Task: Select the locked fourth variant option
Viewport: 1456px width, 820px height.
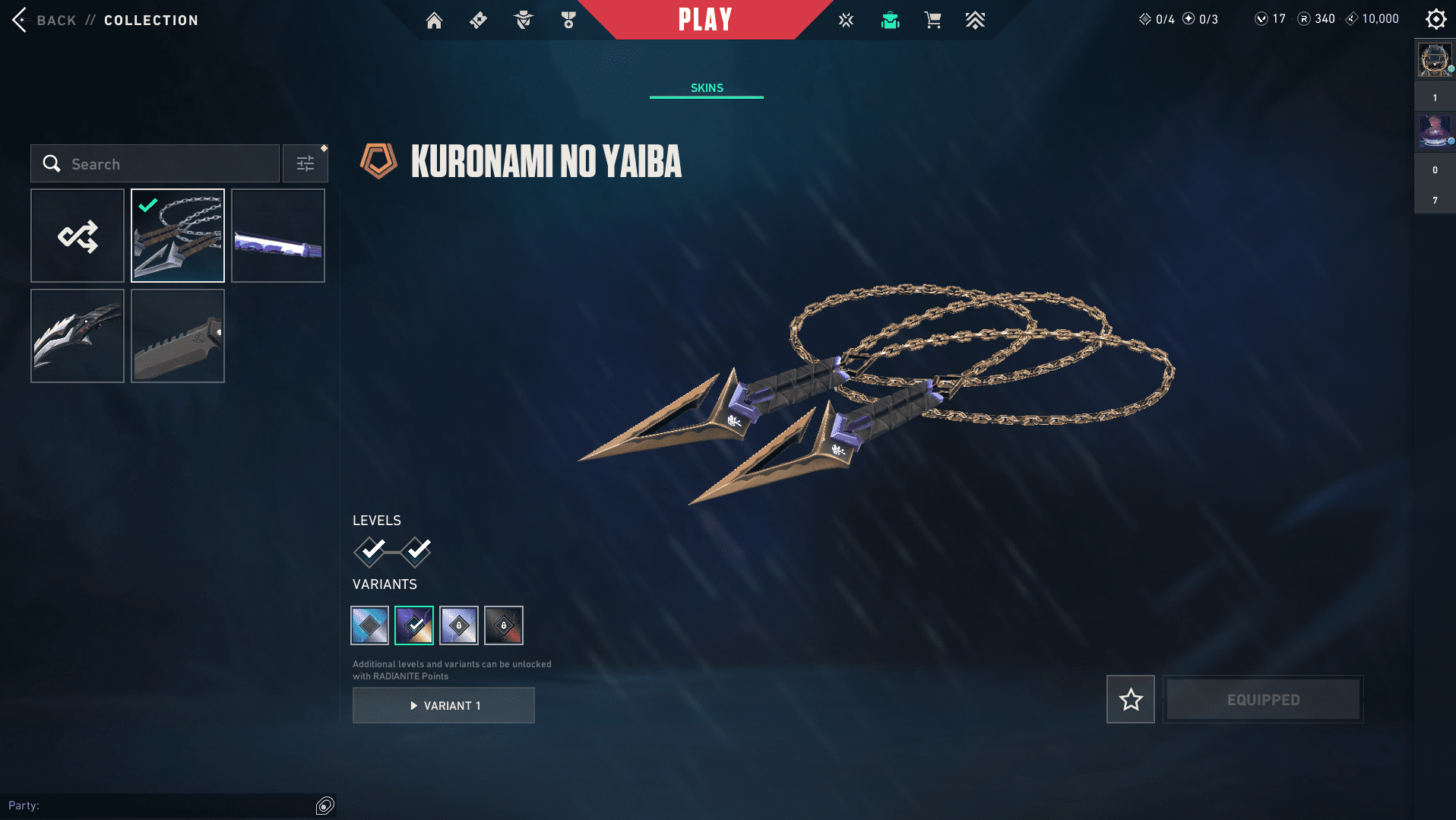Action: (x=504, y=625)
